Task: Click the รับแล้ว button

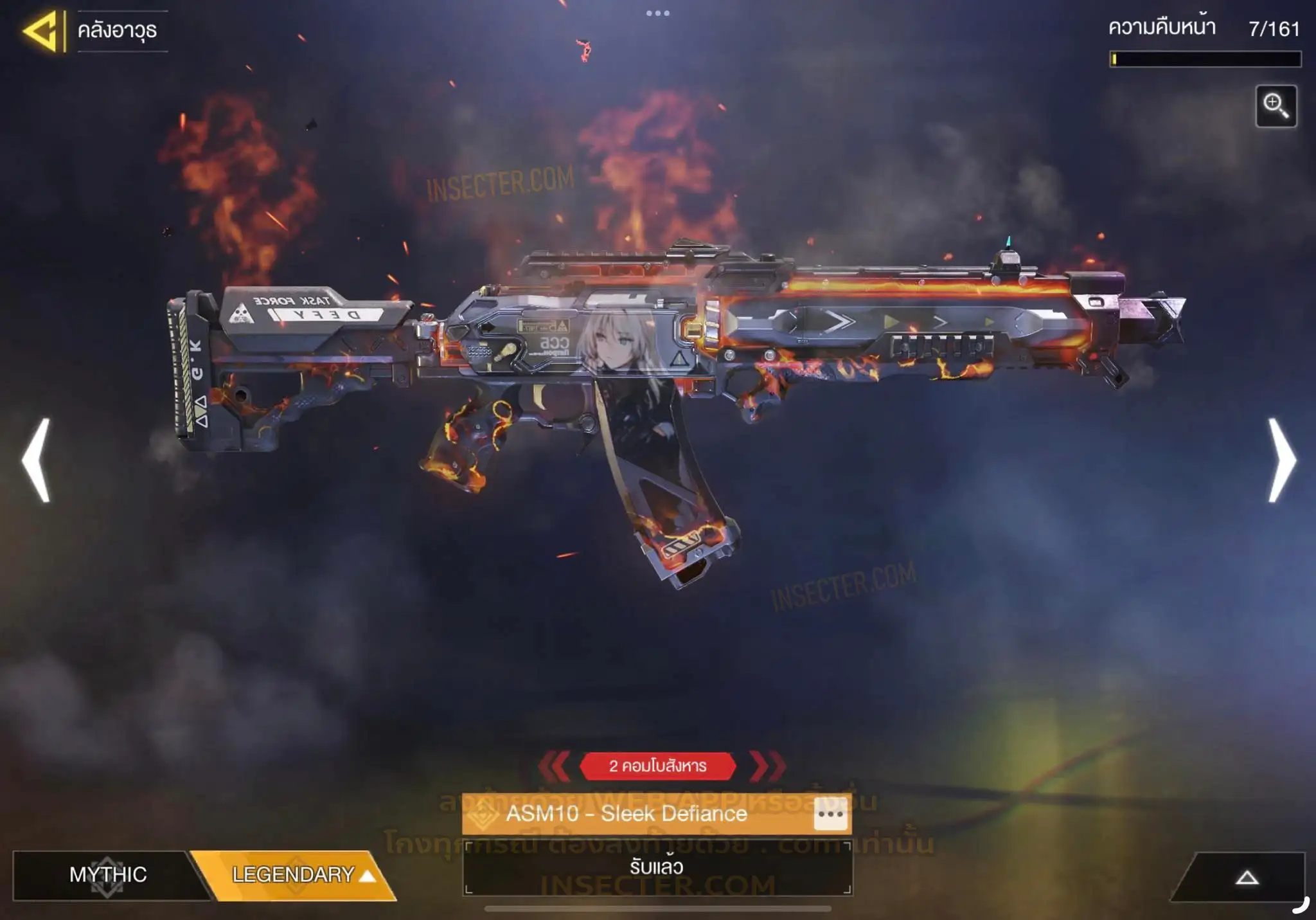Action: [x=657, y=867]
